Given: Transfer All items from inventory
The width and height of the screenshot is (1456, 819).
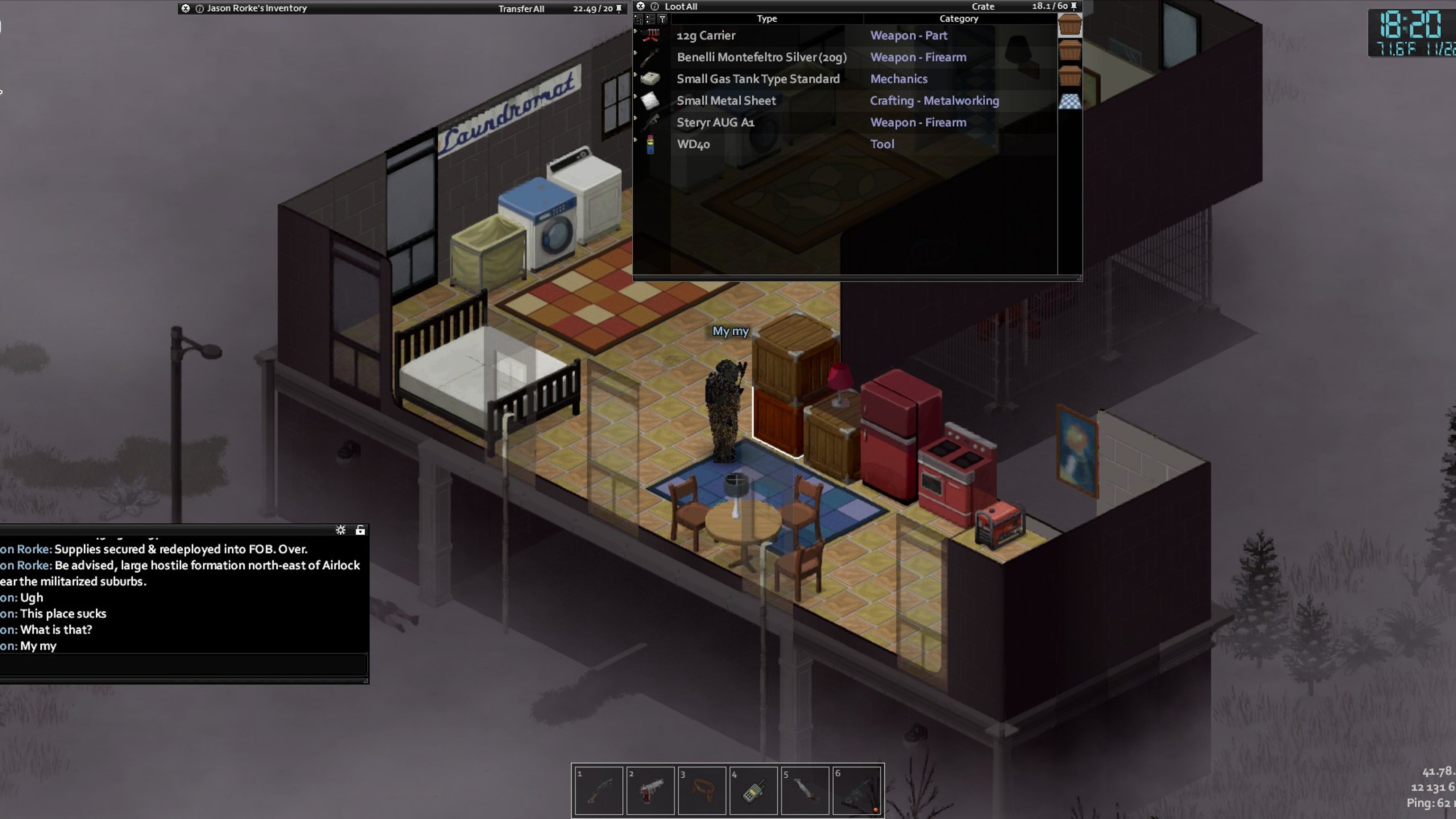Looking at the screenshot, I should coord(520,9).
